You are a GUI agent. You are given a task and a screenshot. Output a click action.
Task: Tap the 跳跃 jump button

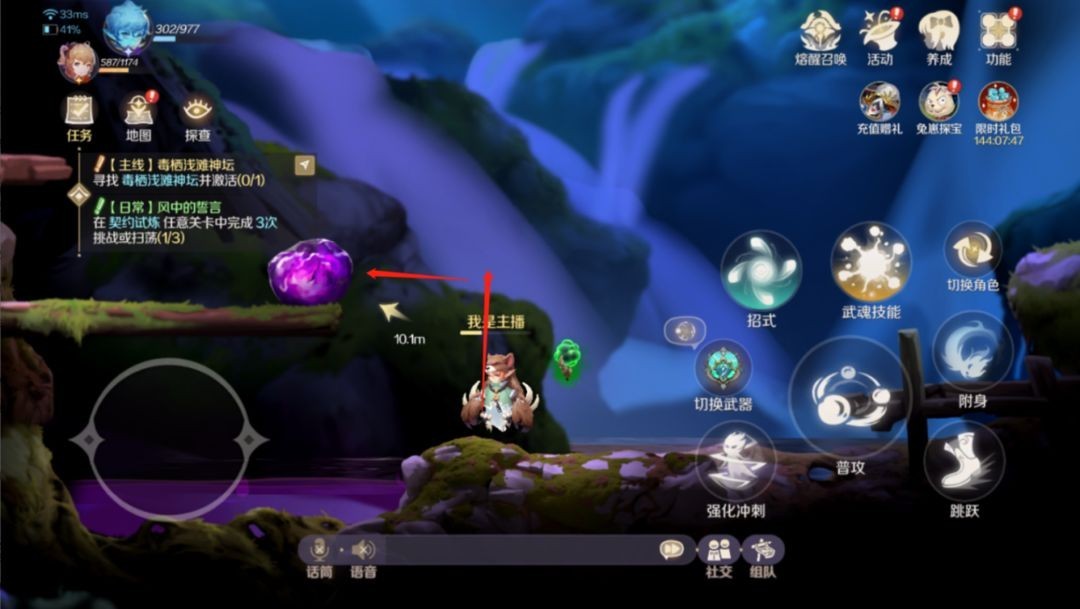[963, 460]
